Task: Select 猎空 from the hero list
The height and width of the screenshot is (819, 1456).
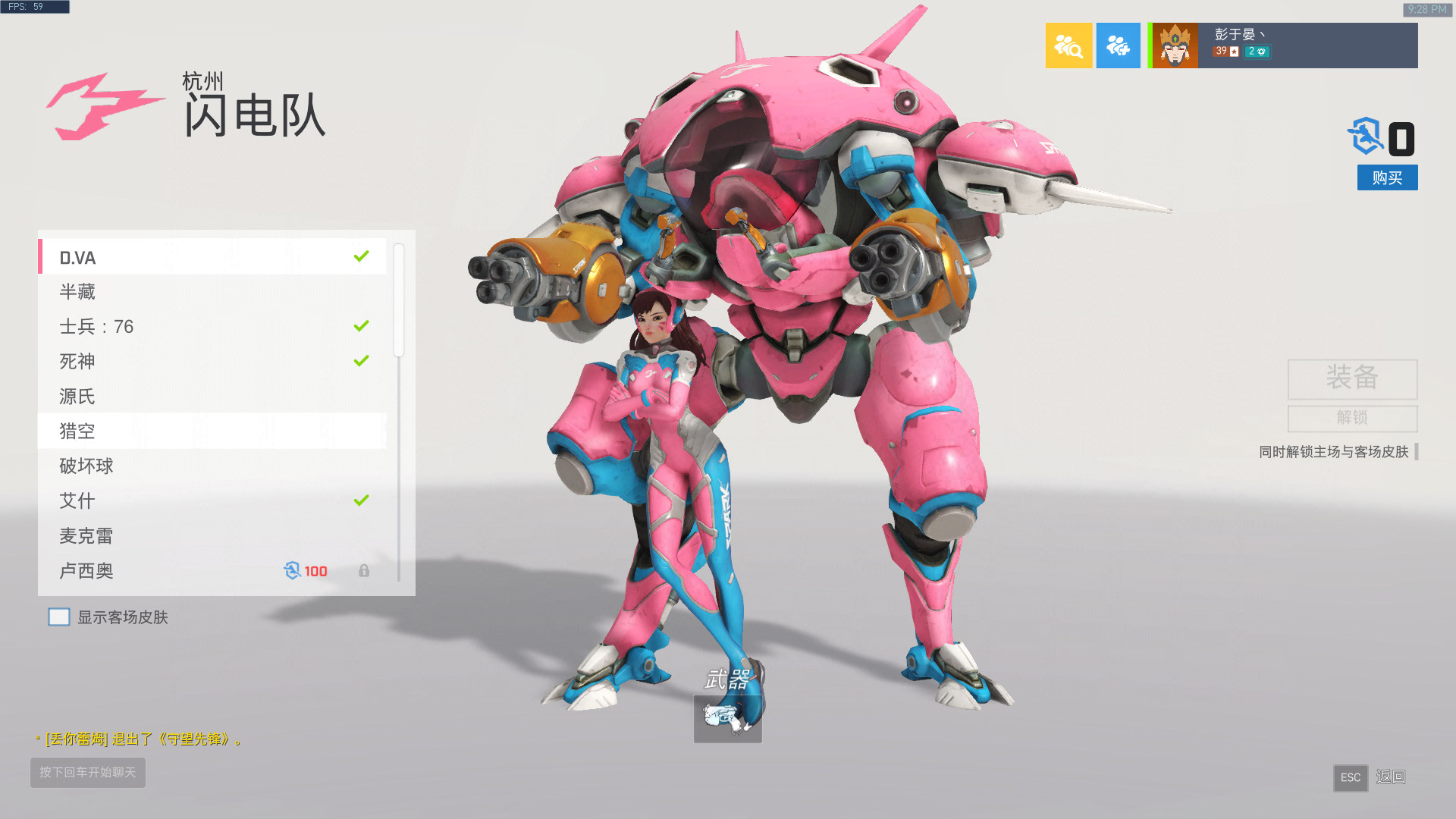Action: [x=152, y=431]
